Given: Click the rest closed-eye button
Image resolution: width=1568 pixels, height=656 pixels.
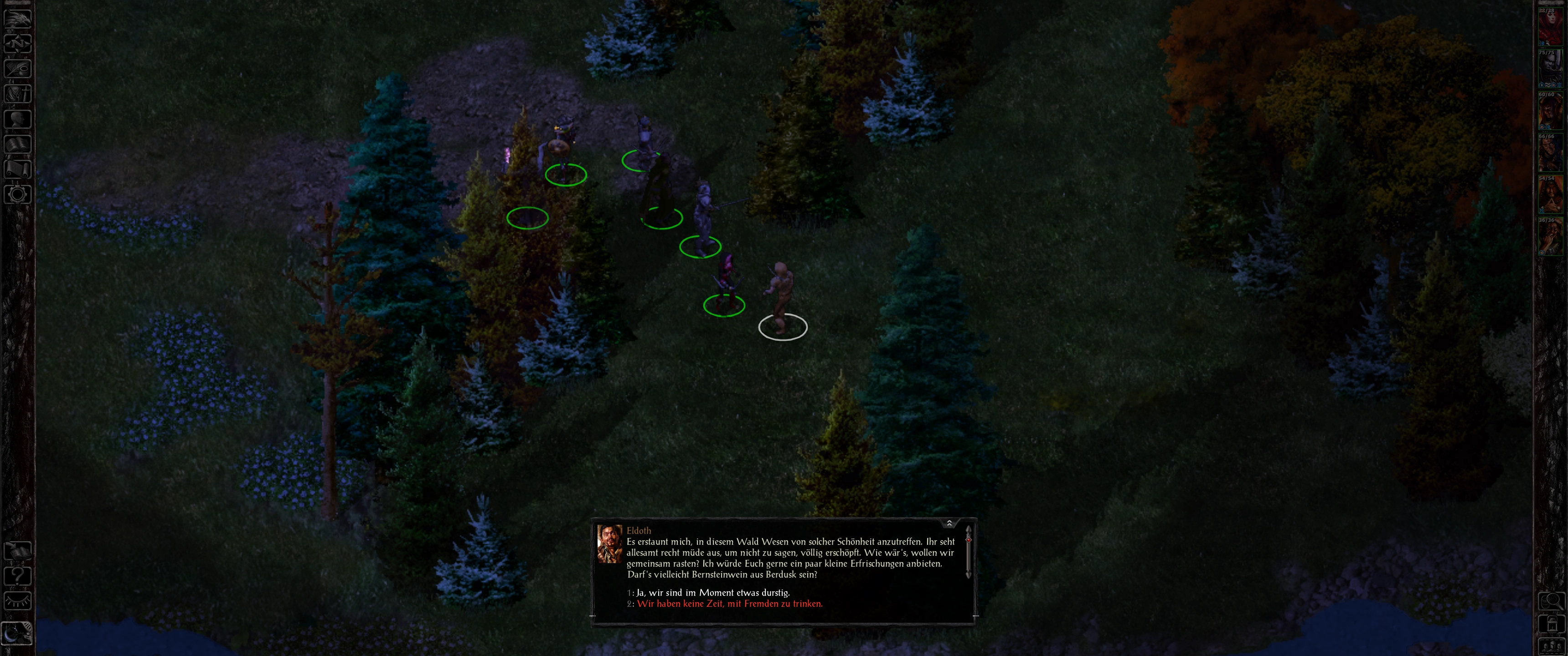Looking at the screenshot, I should point(18,601).
